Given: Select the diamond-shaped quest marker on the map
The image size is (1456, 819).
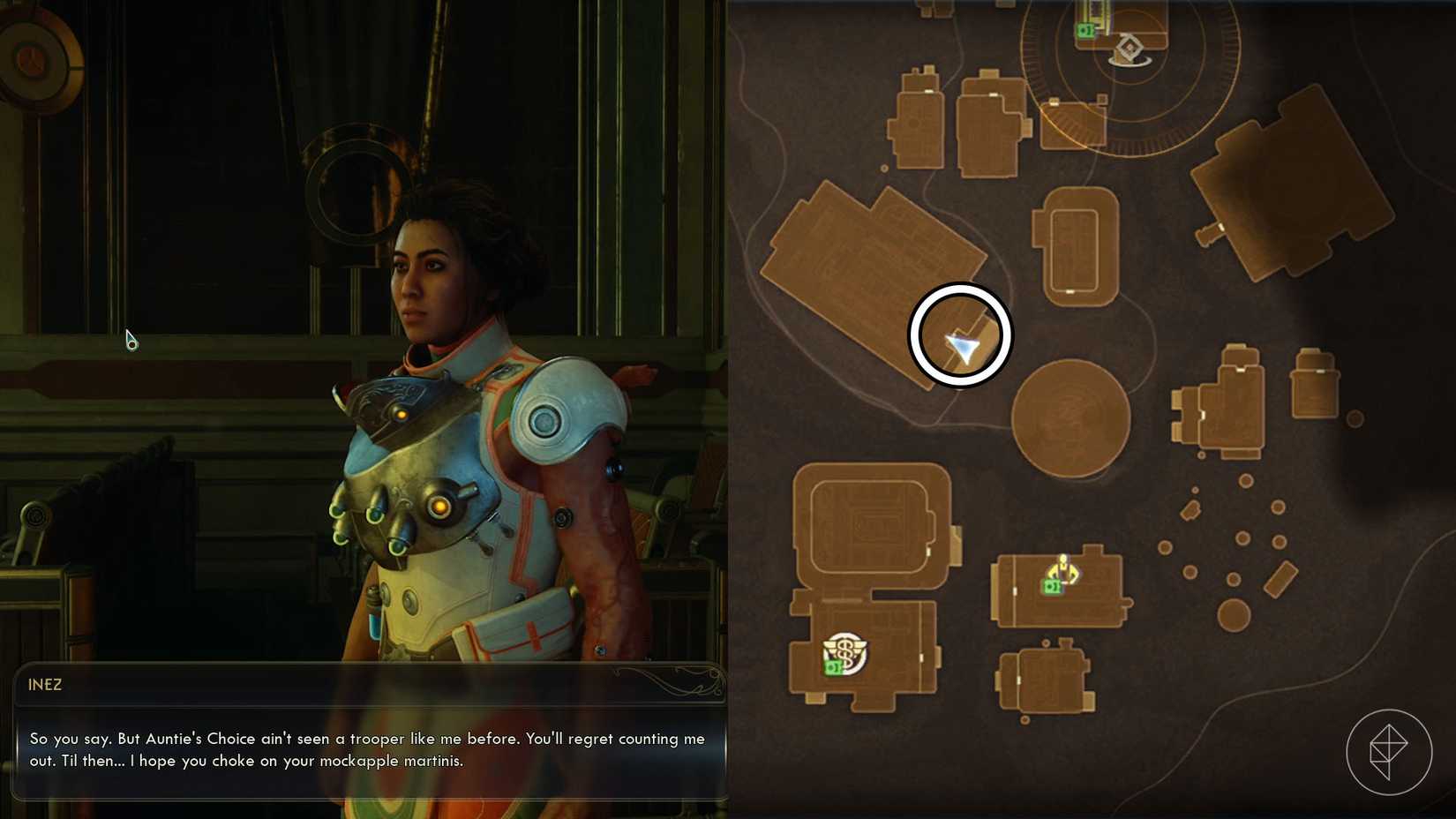Looking at the screenshot, I should [1130, 48].
